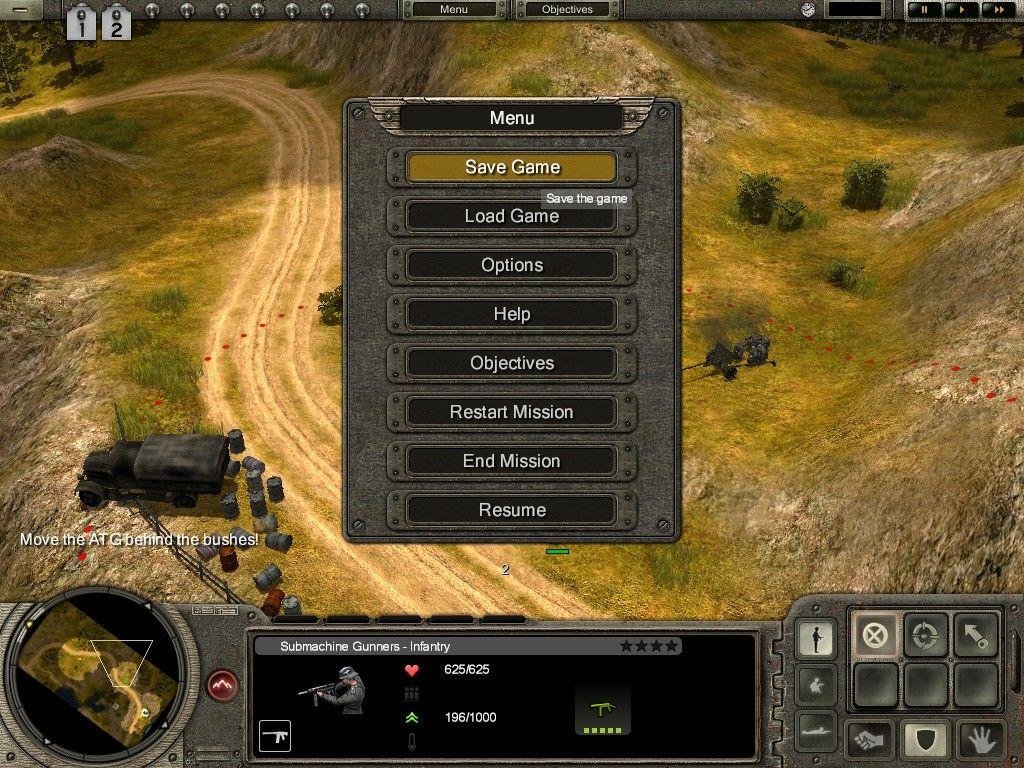Switch to defensive shield behavior
Screen dimensions: 1024x768
click(925, 740)
